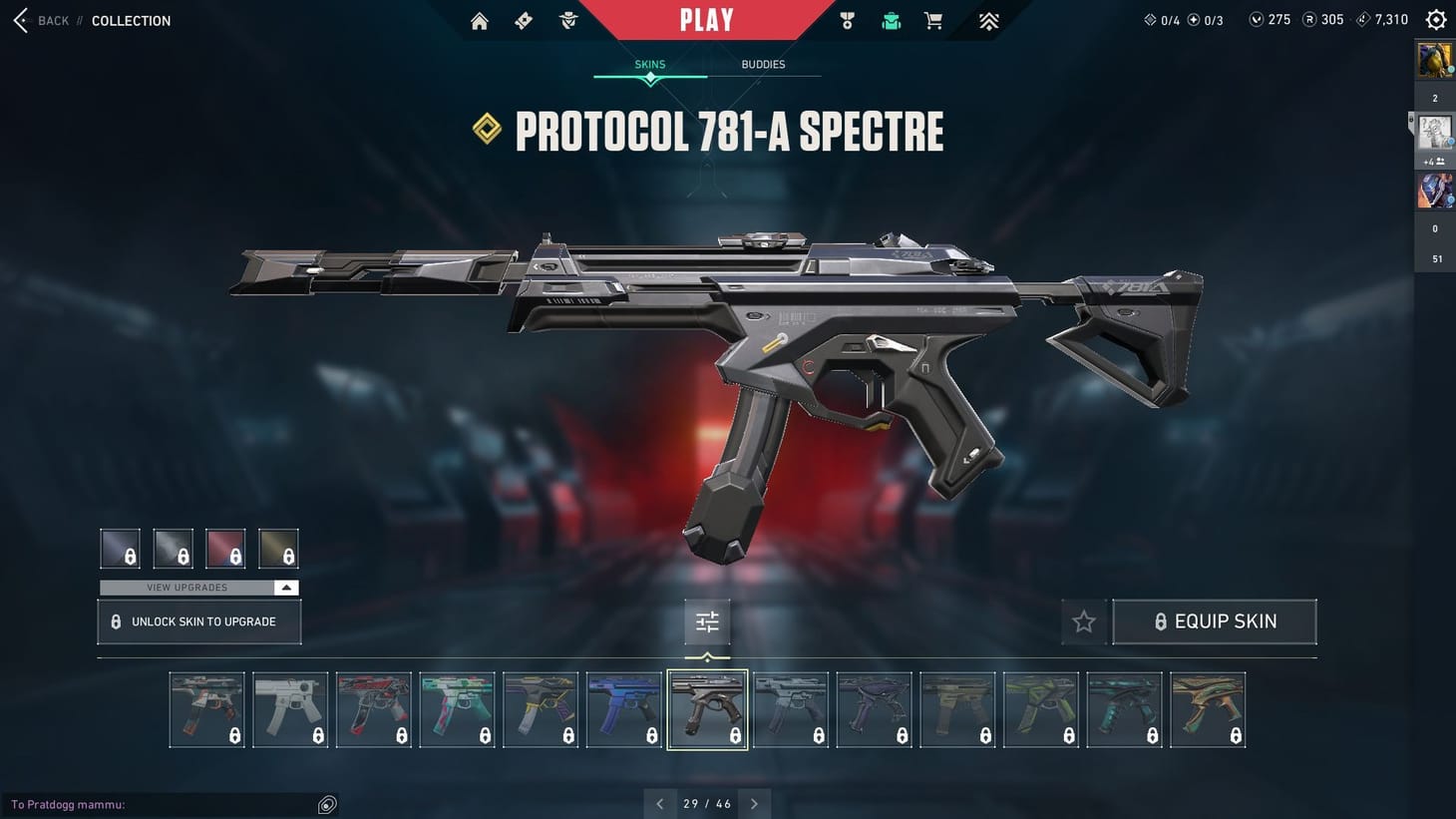Open the Home screen icon

[479, 20]
